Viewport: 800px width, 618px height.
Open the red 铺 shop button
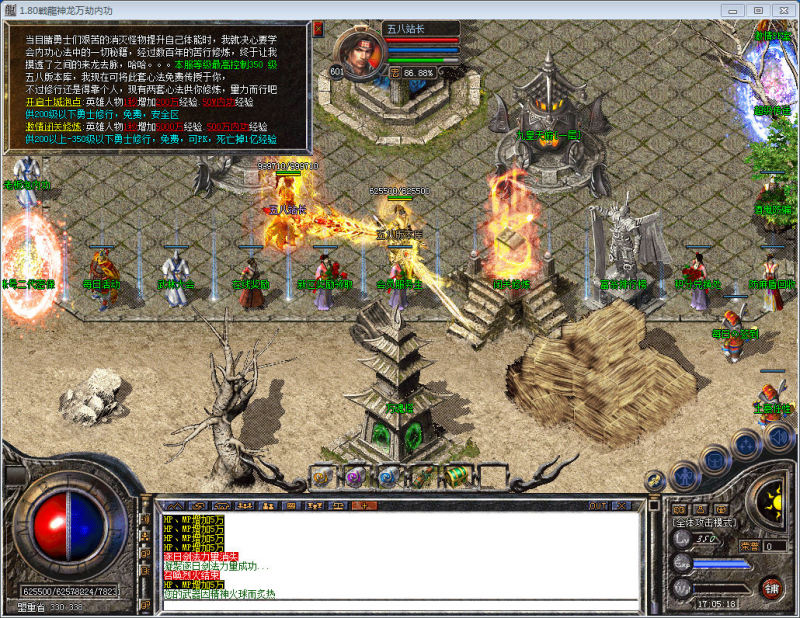click(772, 588)
